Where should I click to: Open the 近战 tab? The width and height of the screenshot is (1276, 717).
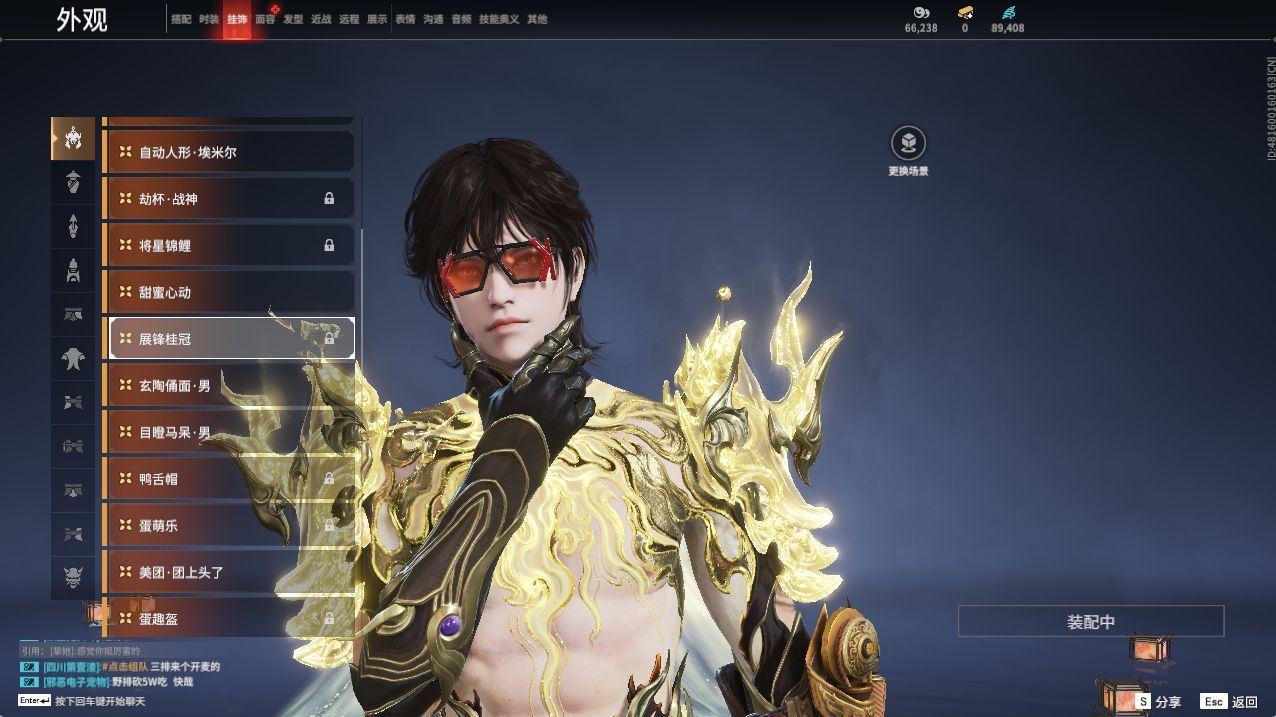tap(321, 19)
